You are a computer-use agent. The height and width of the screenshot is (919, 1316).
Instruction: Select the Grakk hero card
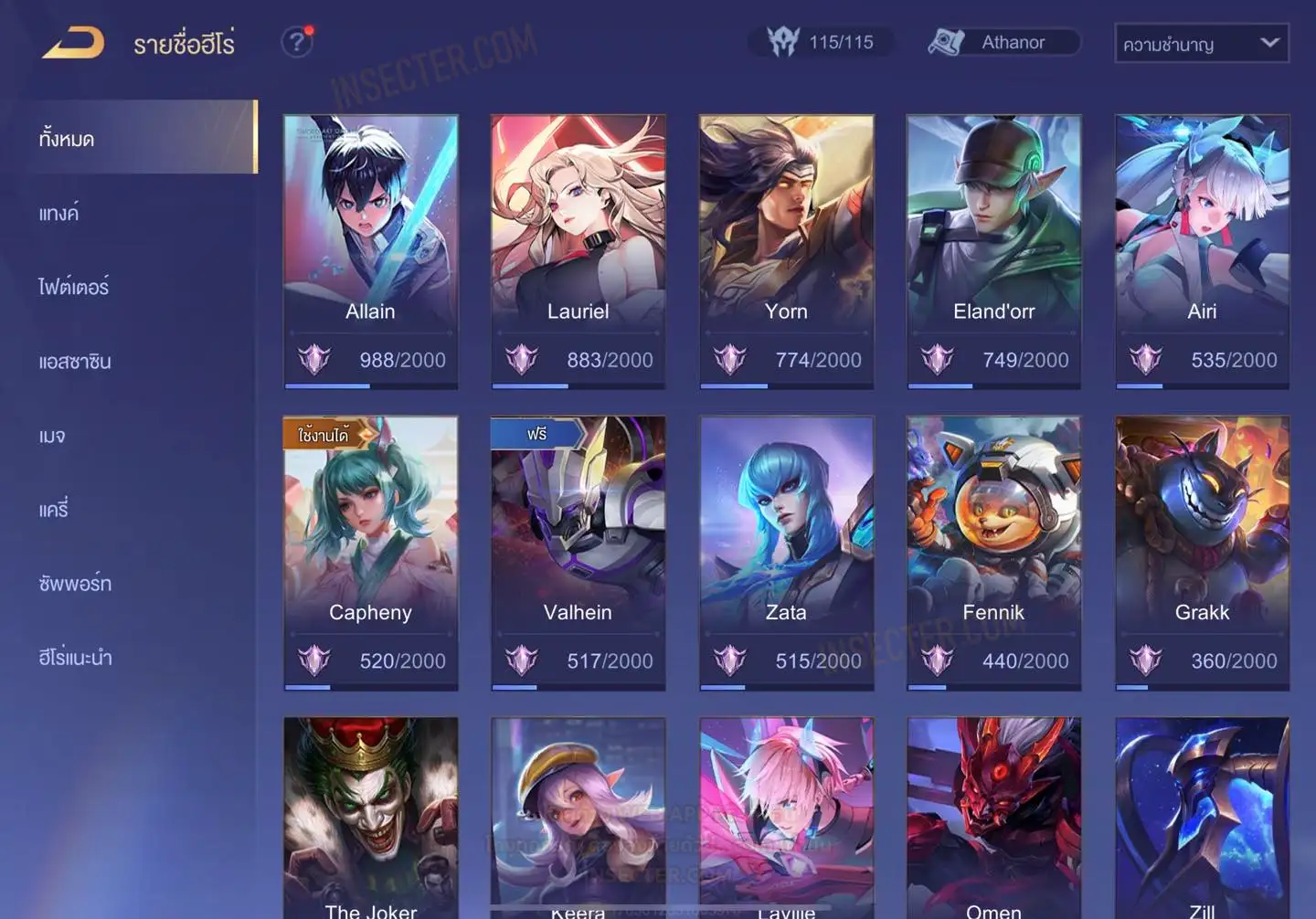1202,553
